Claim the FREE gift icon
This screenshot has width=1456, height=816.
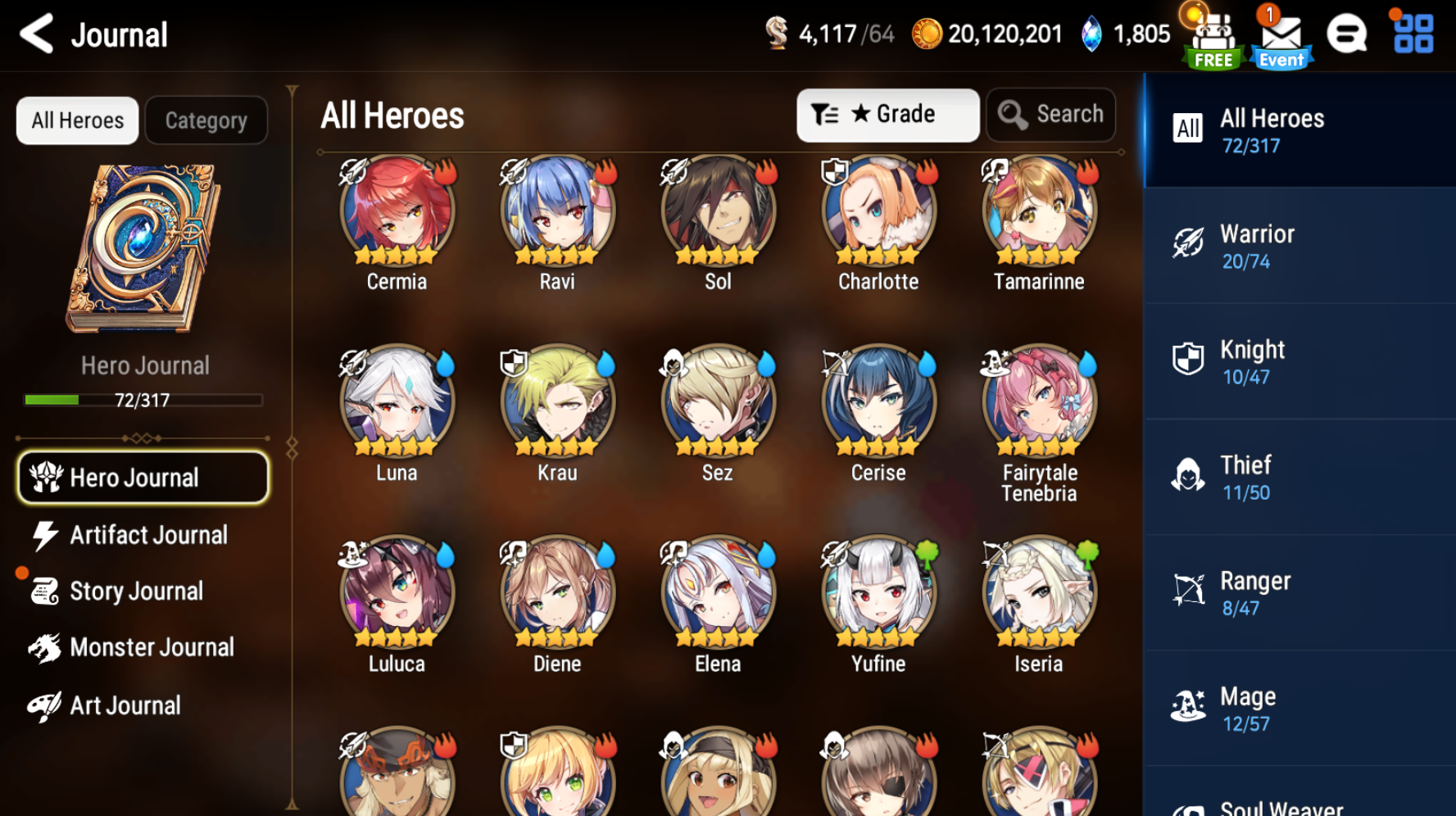[1213, 39]
